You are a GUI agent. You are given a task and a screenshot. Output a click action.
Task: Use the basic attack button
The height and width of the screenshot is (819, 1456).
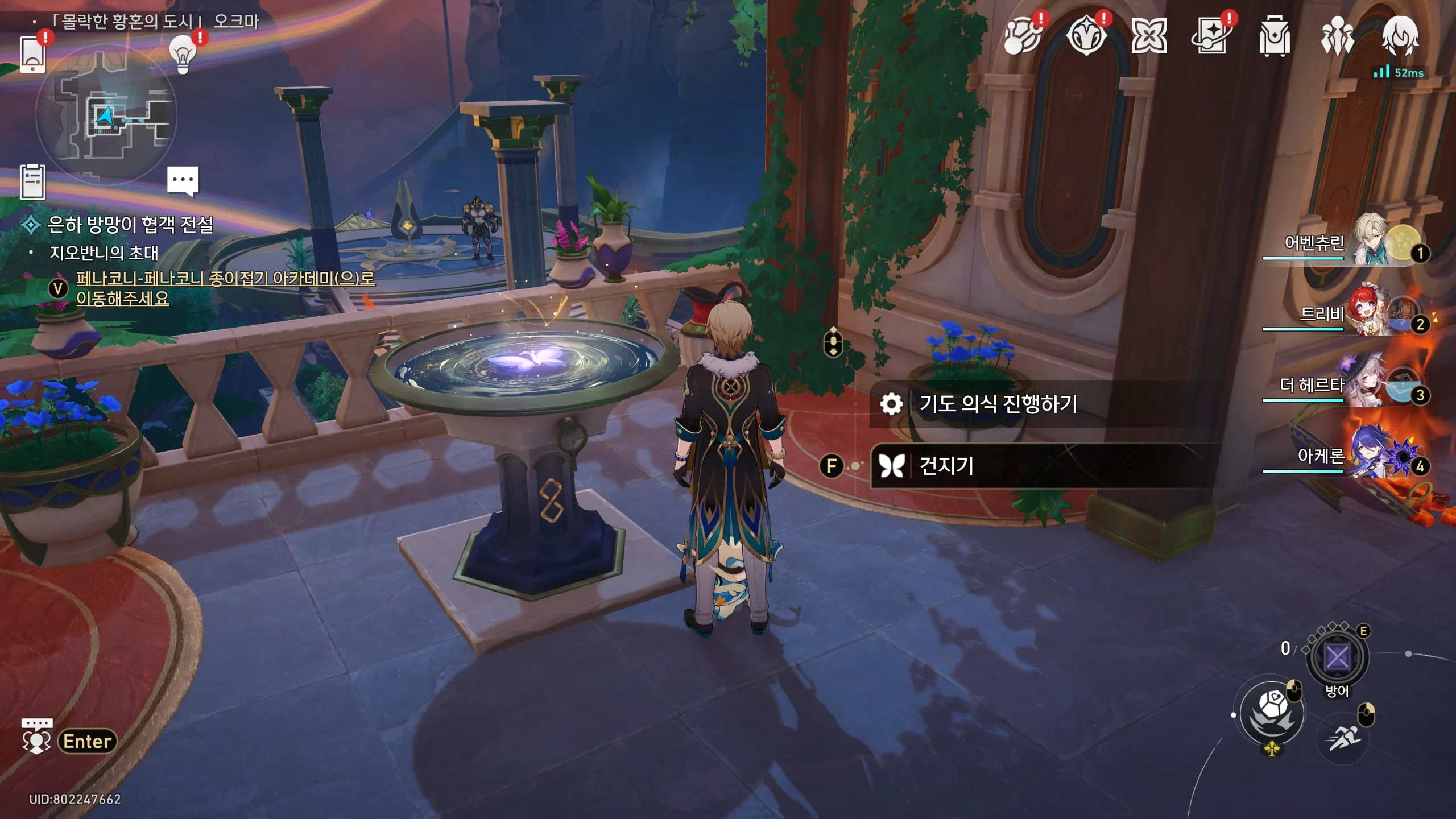pos(1272,713)
